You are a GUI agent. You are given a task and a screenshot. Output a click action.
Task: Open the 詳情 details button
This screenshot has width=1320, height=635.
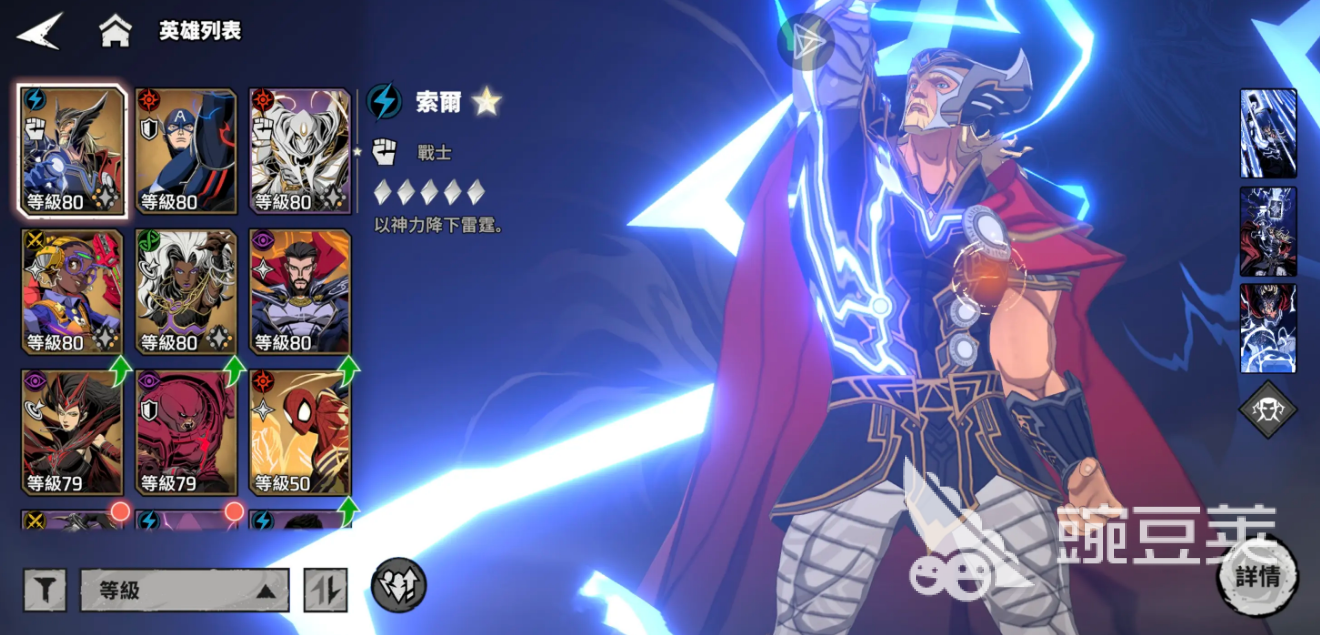coord(1257,577)
